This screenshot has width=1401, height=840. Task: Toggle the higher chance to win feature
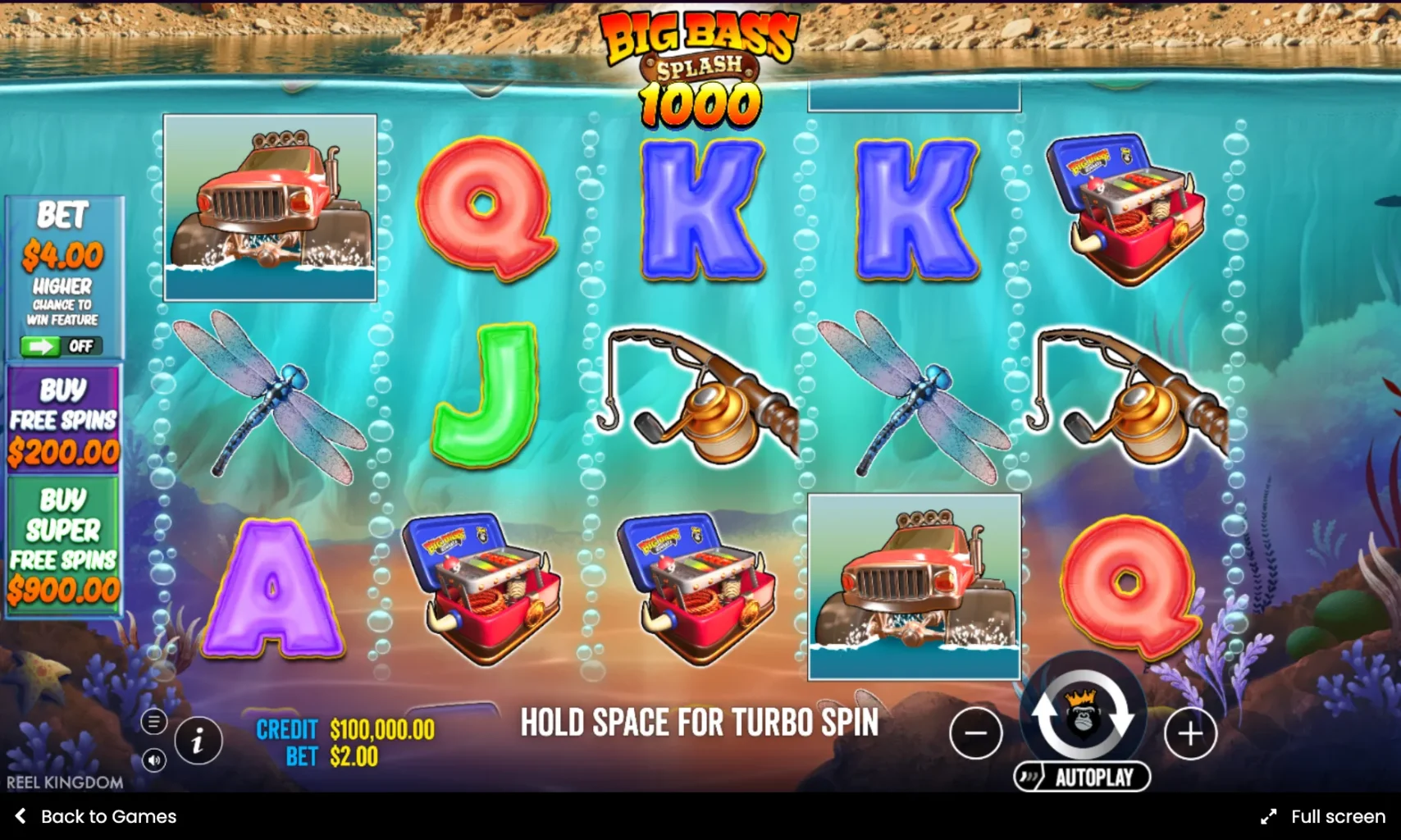[x=62, y=346]
